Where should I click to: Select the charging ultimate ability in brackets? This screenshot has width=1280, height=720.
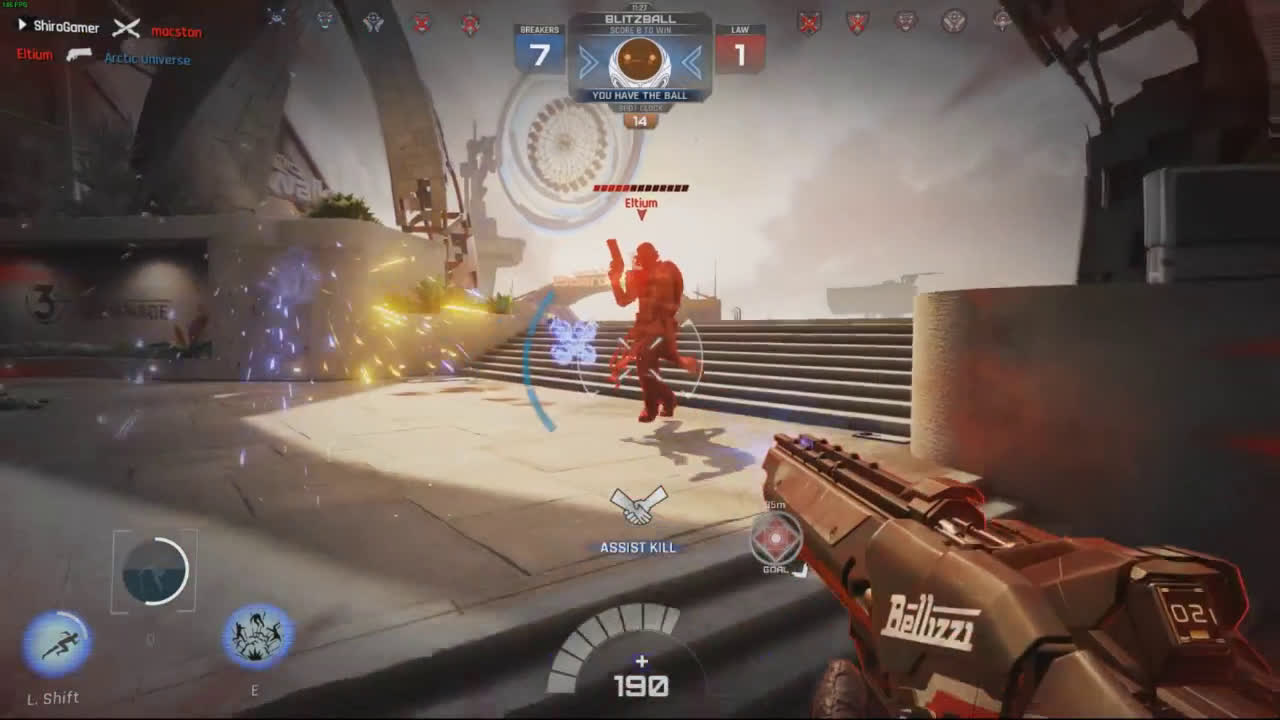(x=155, y=572)
